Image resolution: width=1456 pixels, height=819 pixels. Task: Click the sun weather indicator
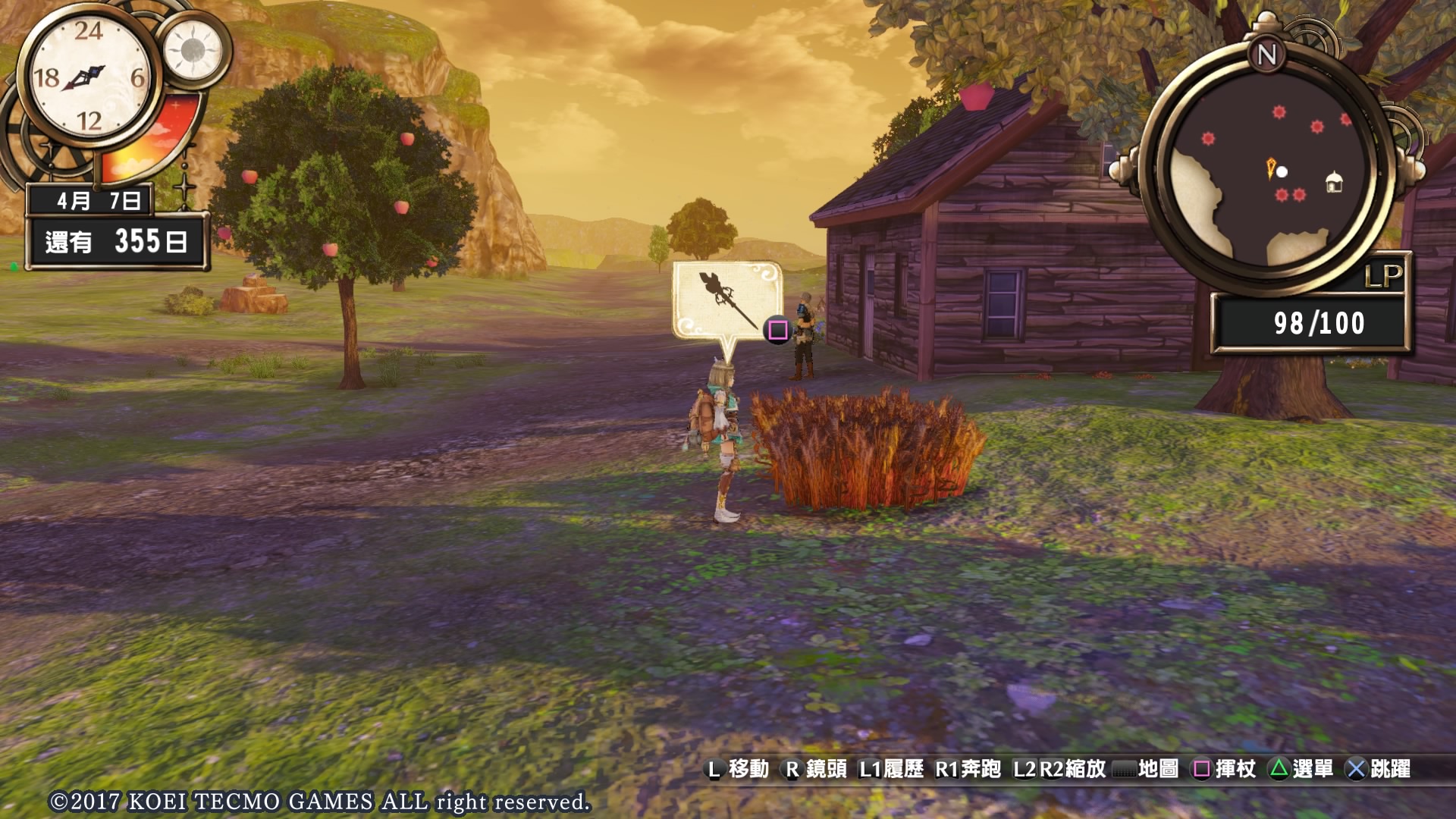tap(193, 50)
